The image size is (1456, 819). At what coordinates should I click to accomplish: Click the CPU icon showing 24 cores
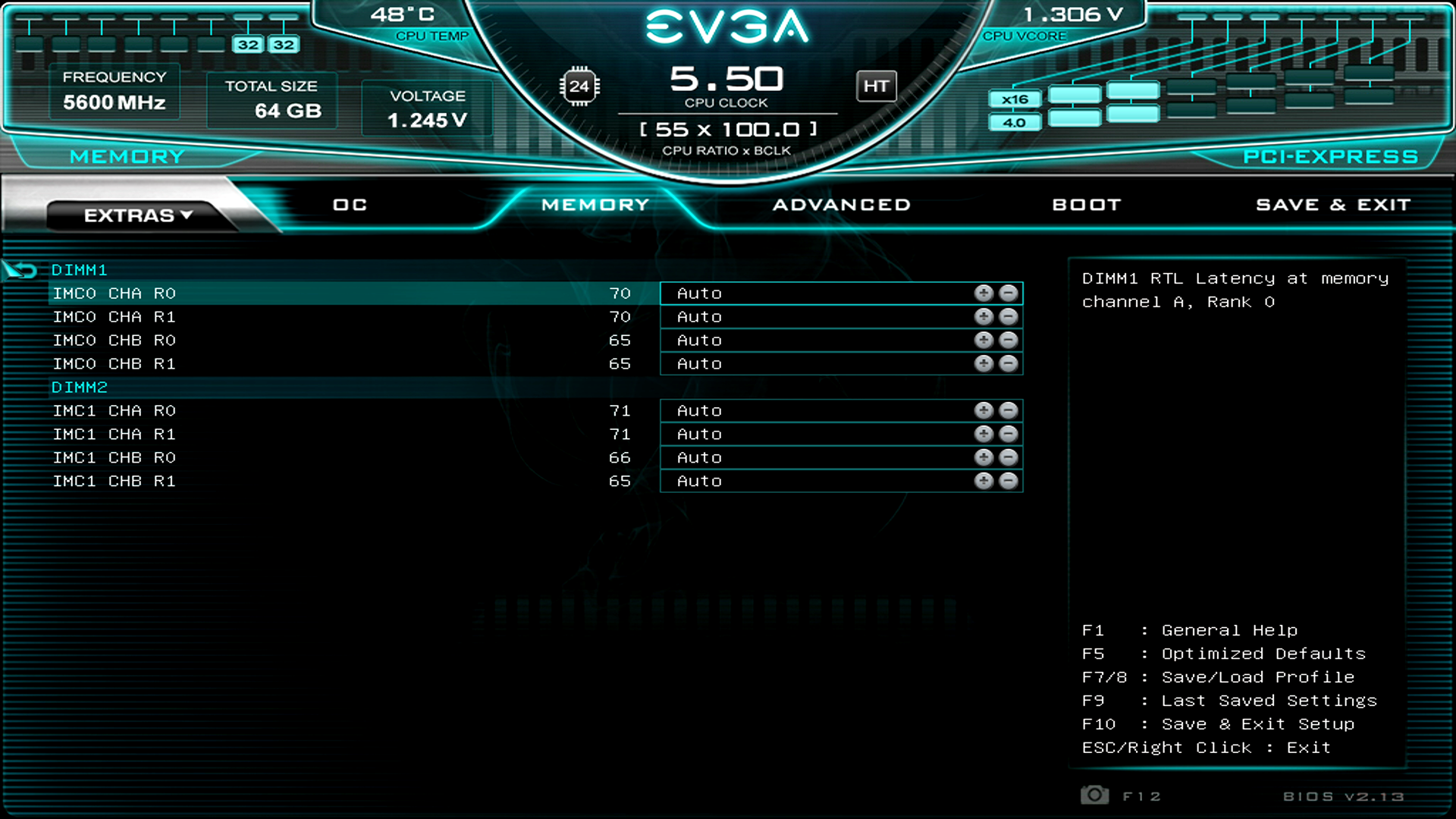[x=580, y=86]
